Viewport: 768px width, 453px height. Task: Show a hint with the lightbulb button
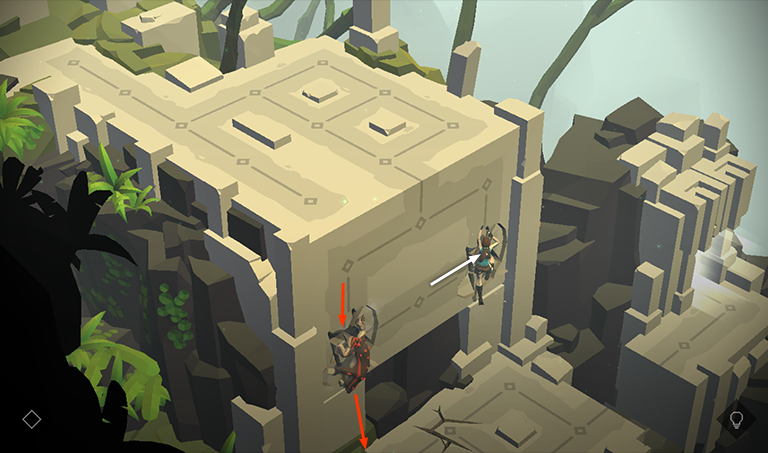click(736, 419)
